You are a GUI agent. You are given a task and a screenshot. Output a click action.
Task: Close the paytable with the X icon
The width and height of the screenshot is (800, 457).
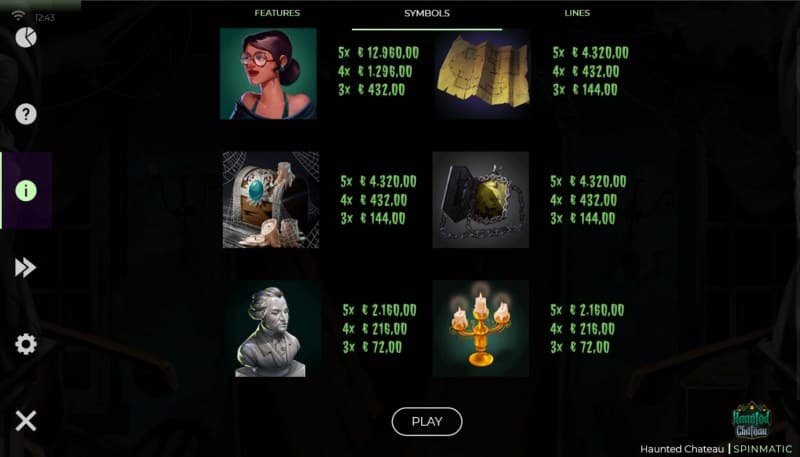(x=26, y=421)
